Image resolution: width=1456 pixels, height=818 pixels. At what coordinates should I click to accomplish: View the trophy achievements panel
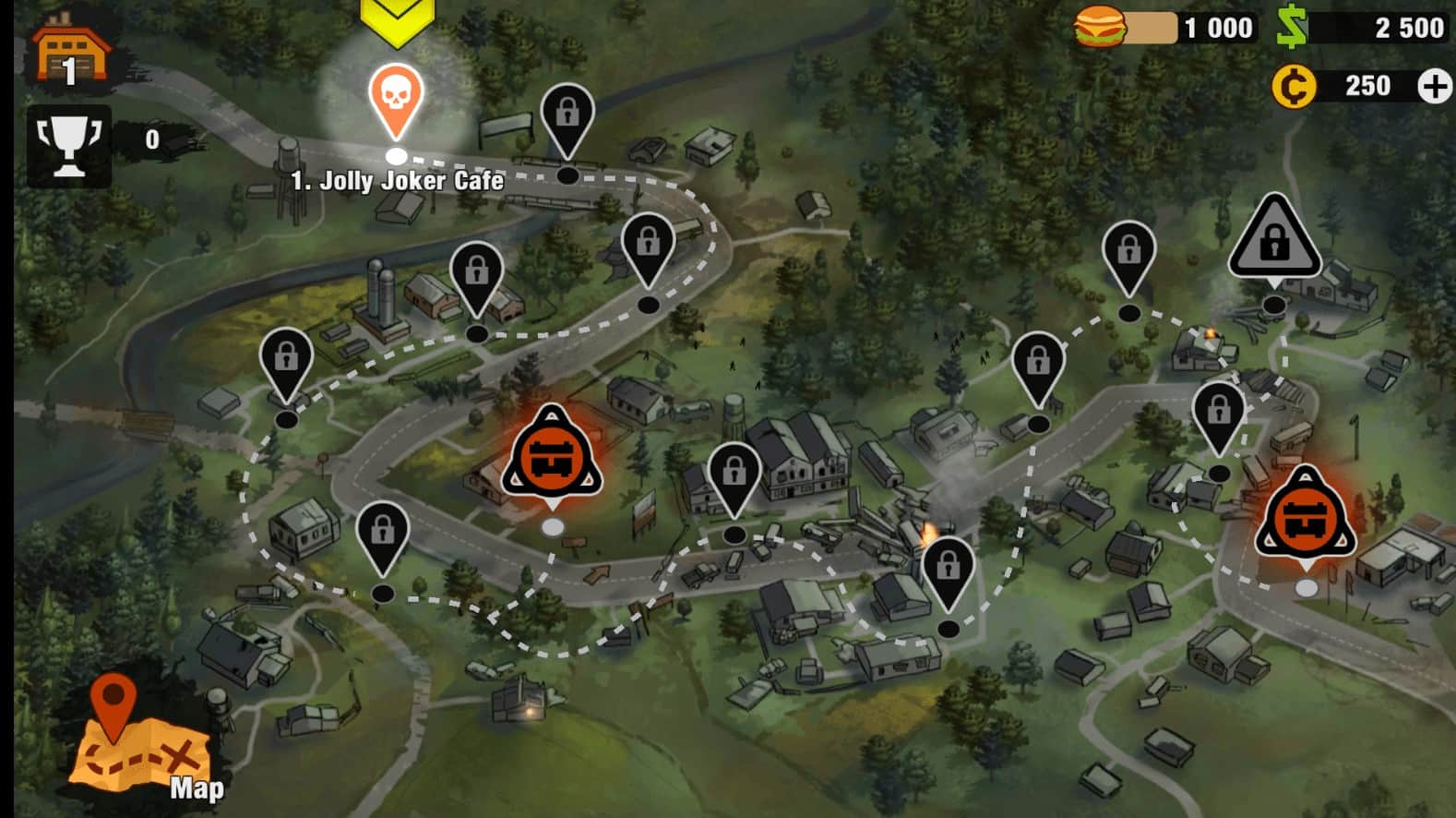coord(69,145)
